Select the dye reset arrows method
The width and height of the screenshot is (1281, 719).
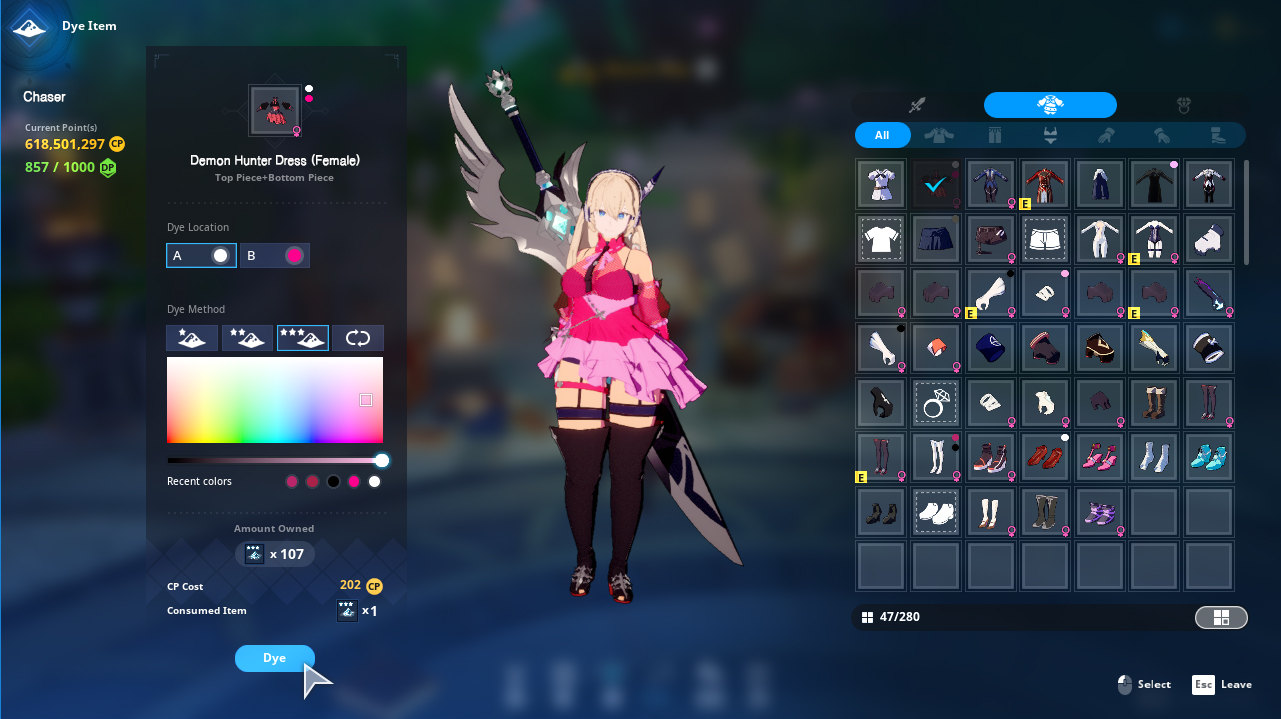357,338
